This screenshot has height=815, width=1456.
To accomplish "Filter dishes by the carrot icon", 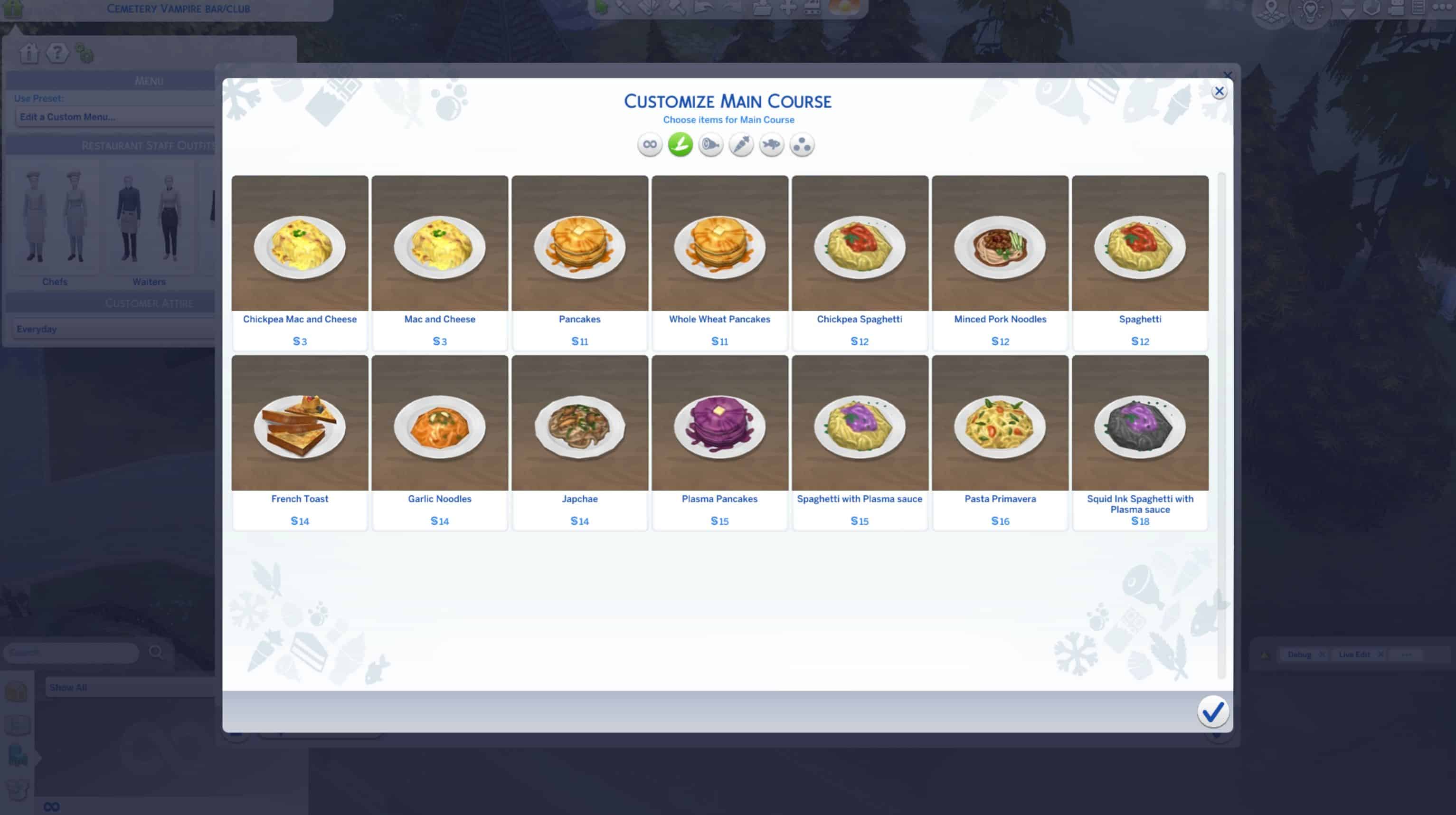I will tap(741, 145).
